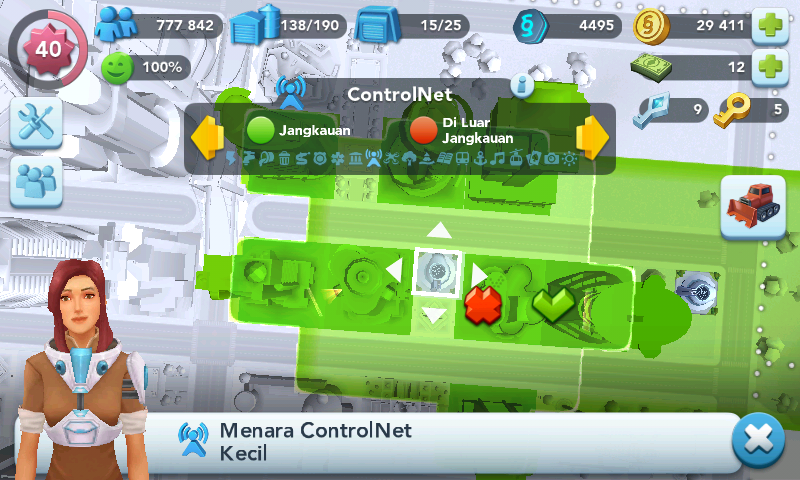Go to previous service with left yellow arrow
The height and width of the screenshot is (480, 800).
click(207, 137)
